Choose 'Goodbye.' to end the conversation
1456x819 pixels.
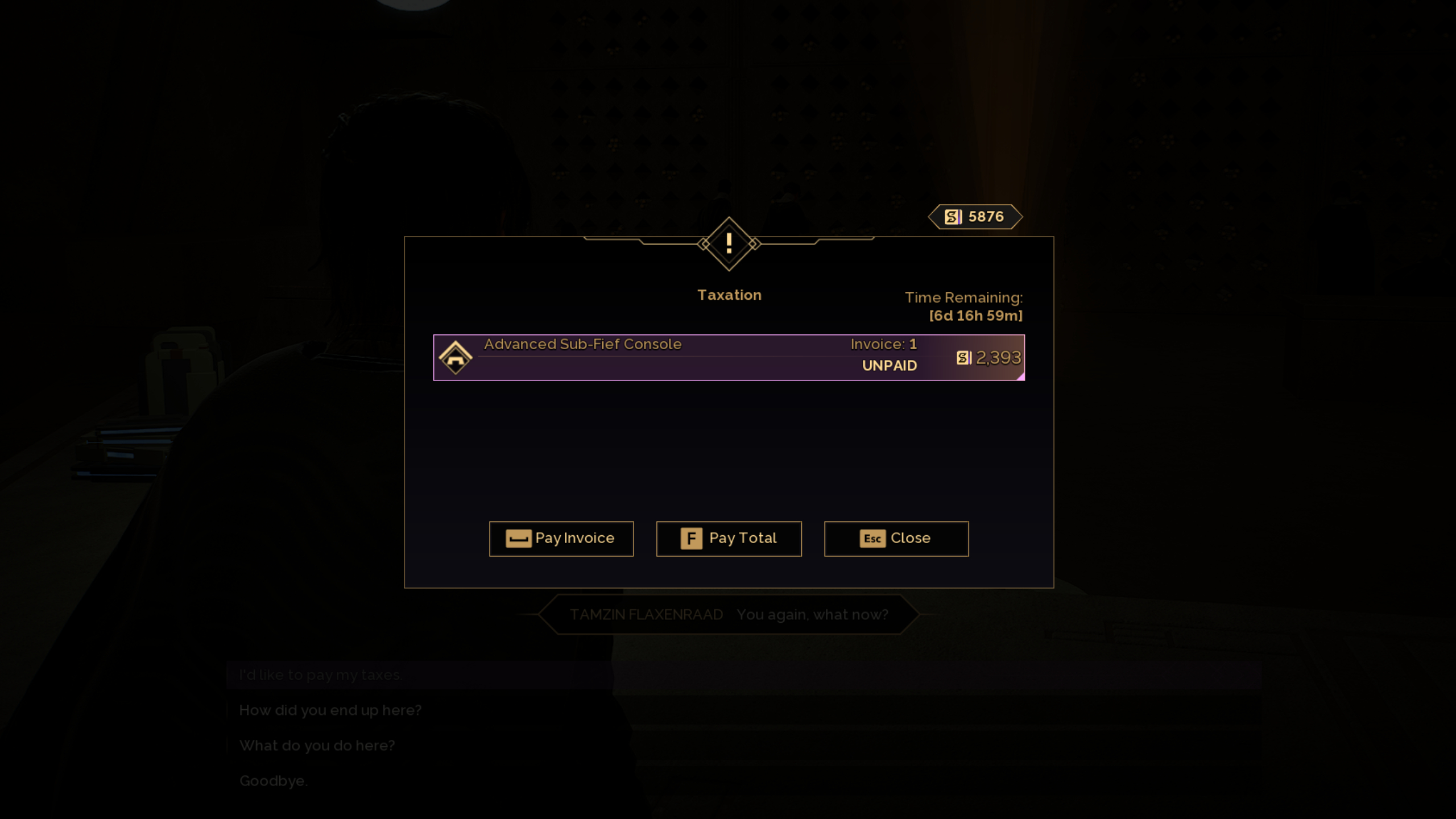(x=274, y=780)
